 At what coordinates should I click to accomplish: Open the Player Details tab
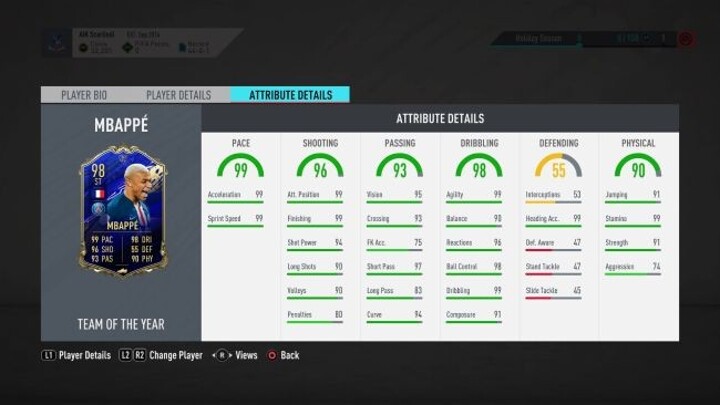coord(178,95)
